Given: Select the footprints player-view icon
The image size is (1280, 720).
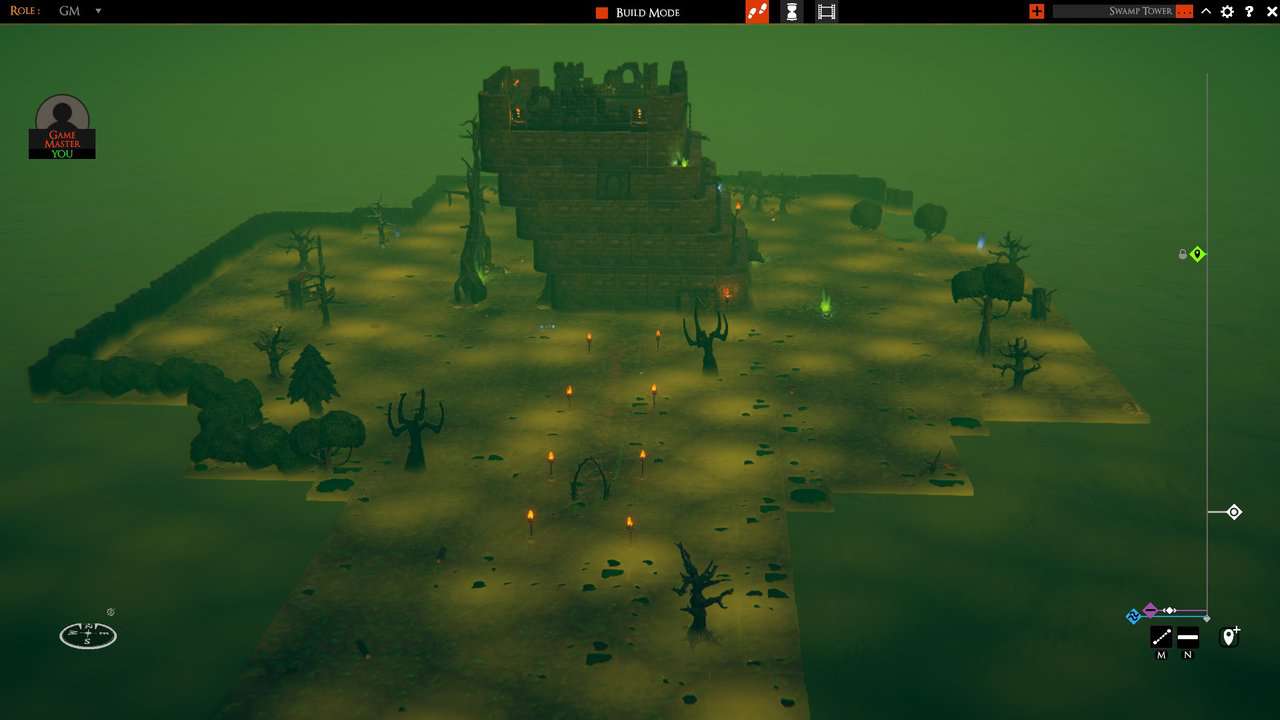Looking at the screenshot, I should (x=757, y=11).
